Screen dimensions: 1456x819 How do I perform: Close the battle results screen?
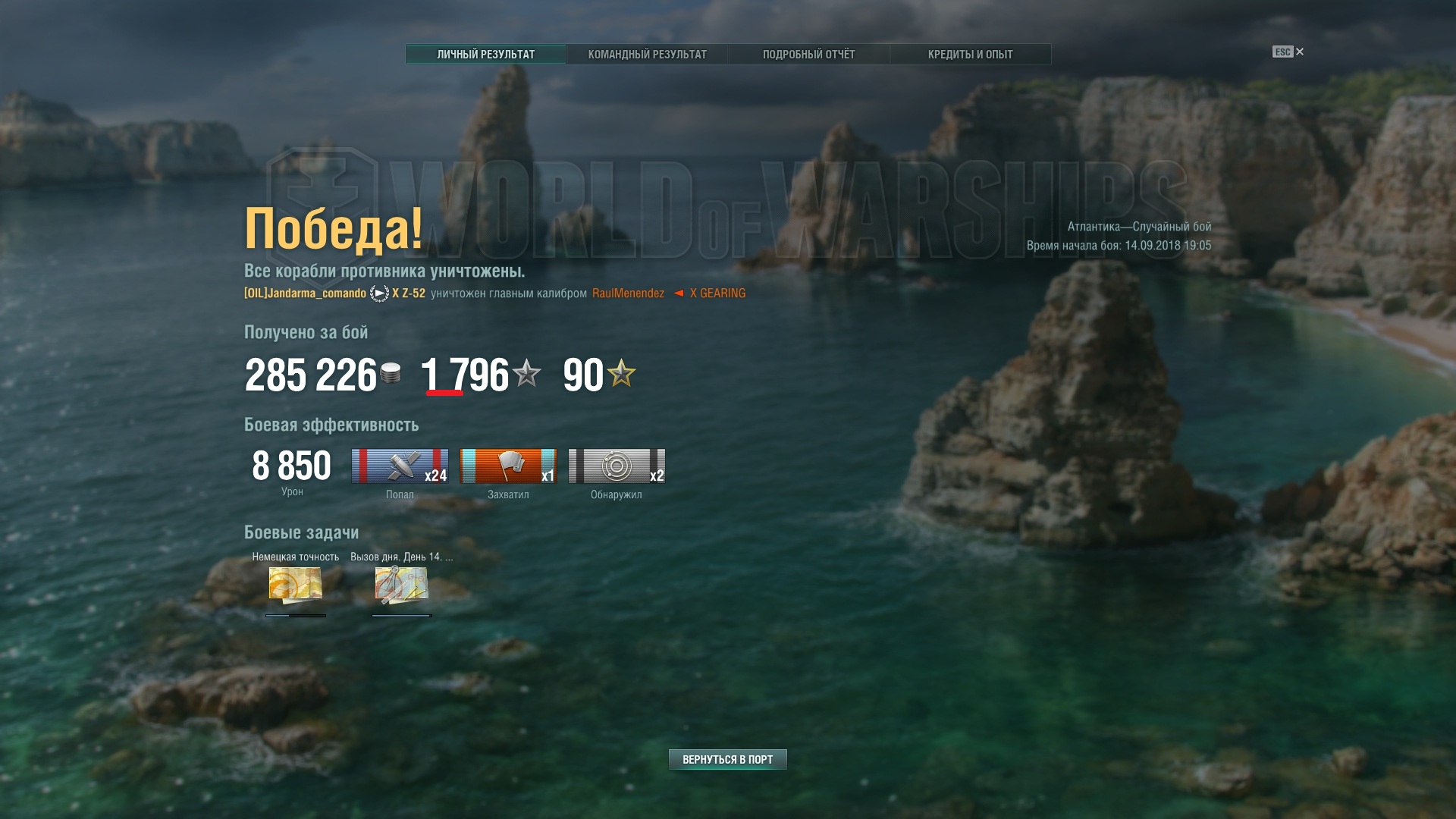click(1299, 52)
